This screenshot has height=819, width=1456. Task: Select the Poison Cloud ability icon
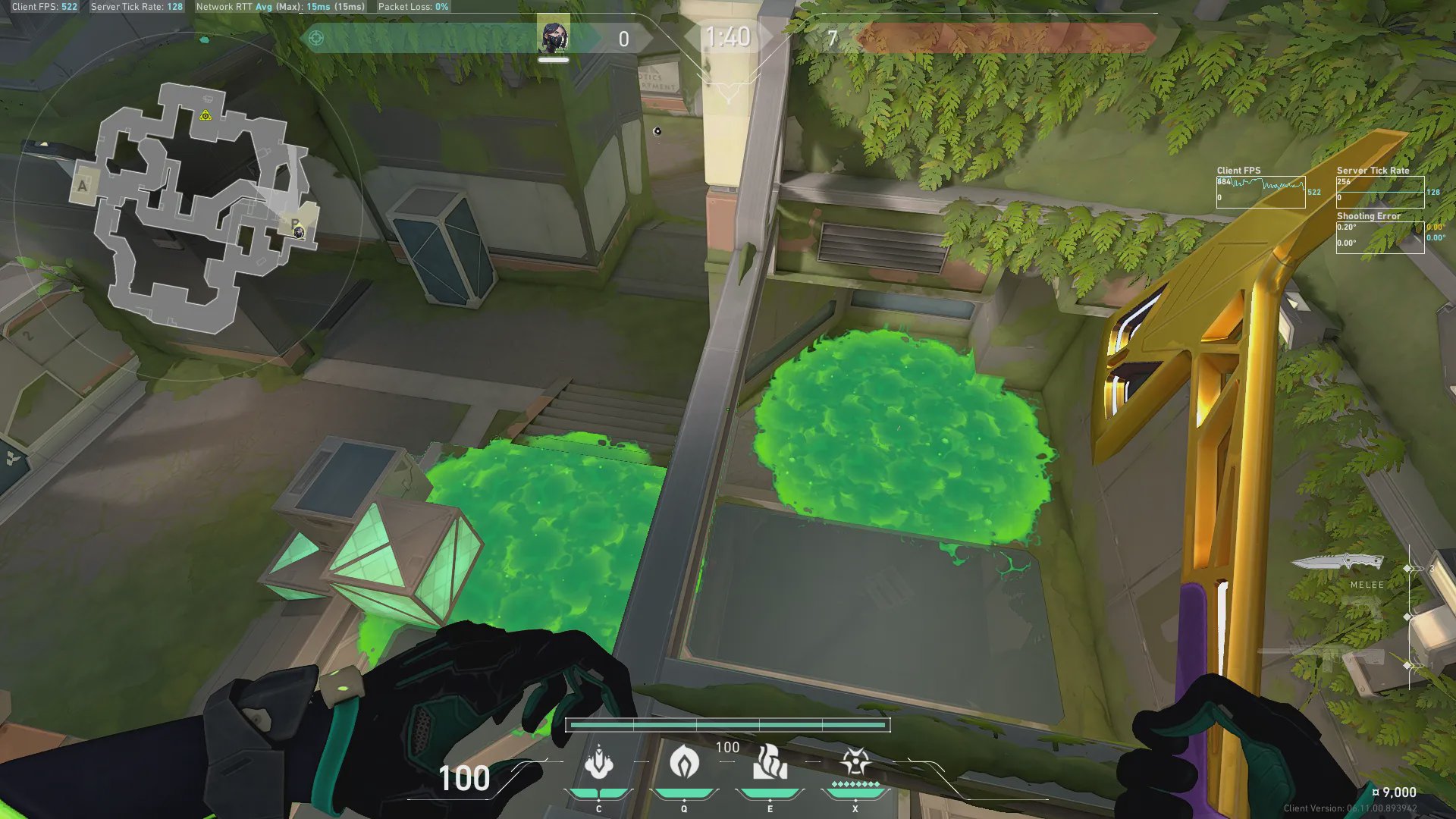point(684,761)
